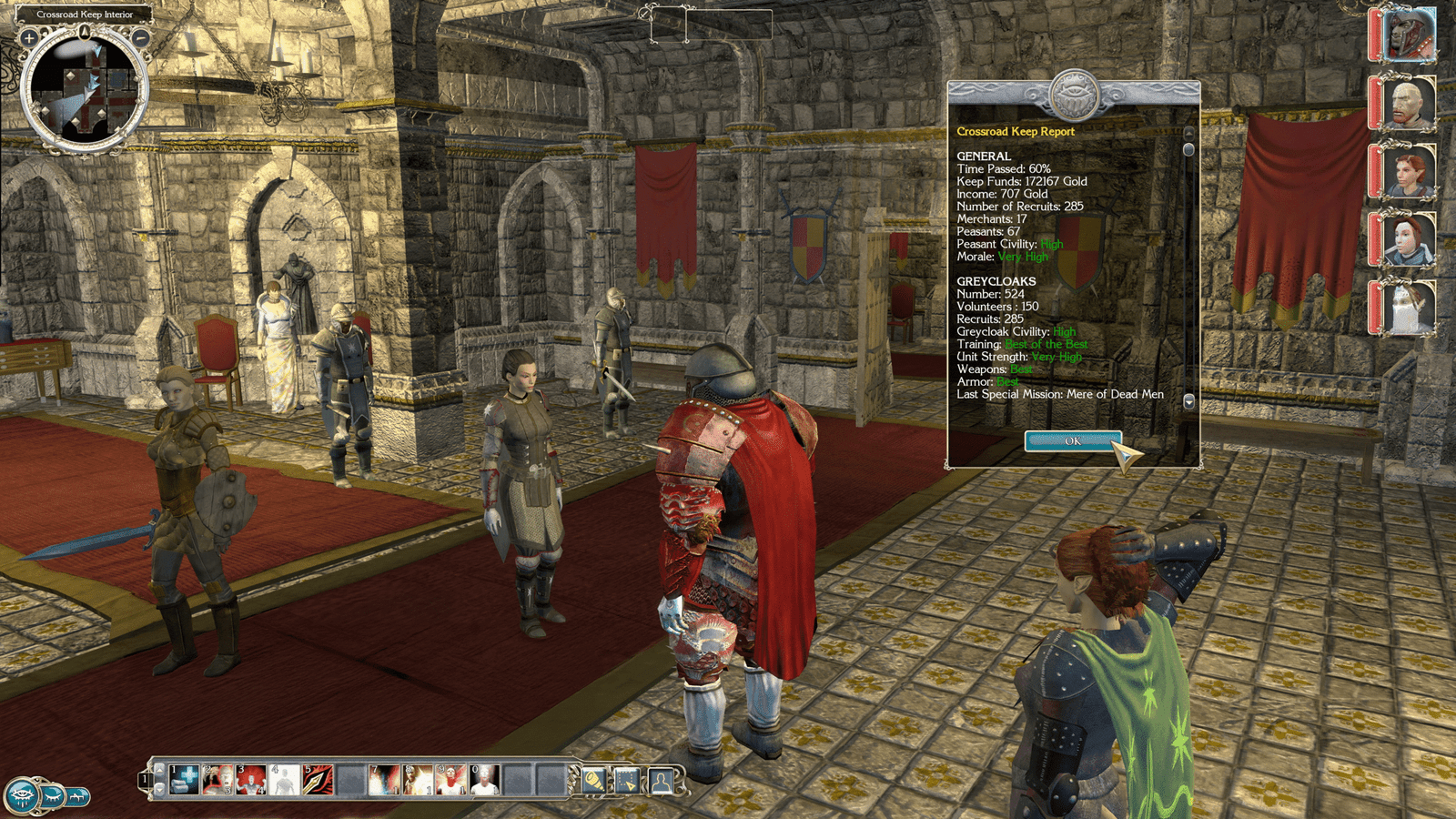Use hotbar slot 1 with the blue cross

coord(185,780)
